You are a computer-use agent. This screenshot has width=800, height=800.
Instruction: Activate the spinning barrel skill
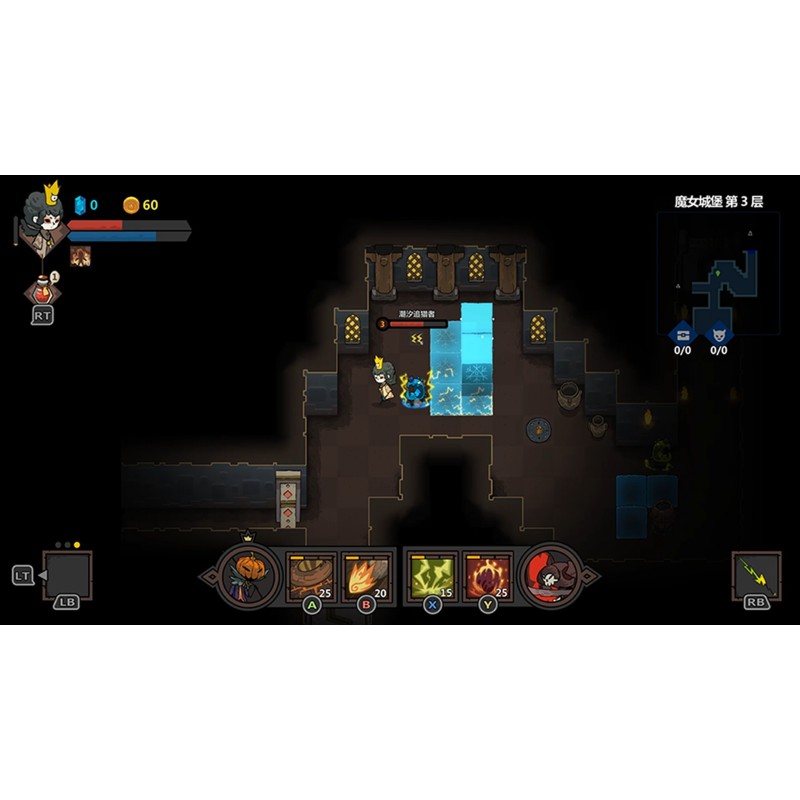pos(309,575)
